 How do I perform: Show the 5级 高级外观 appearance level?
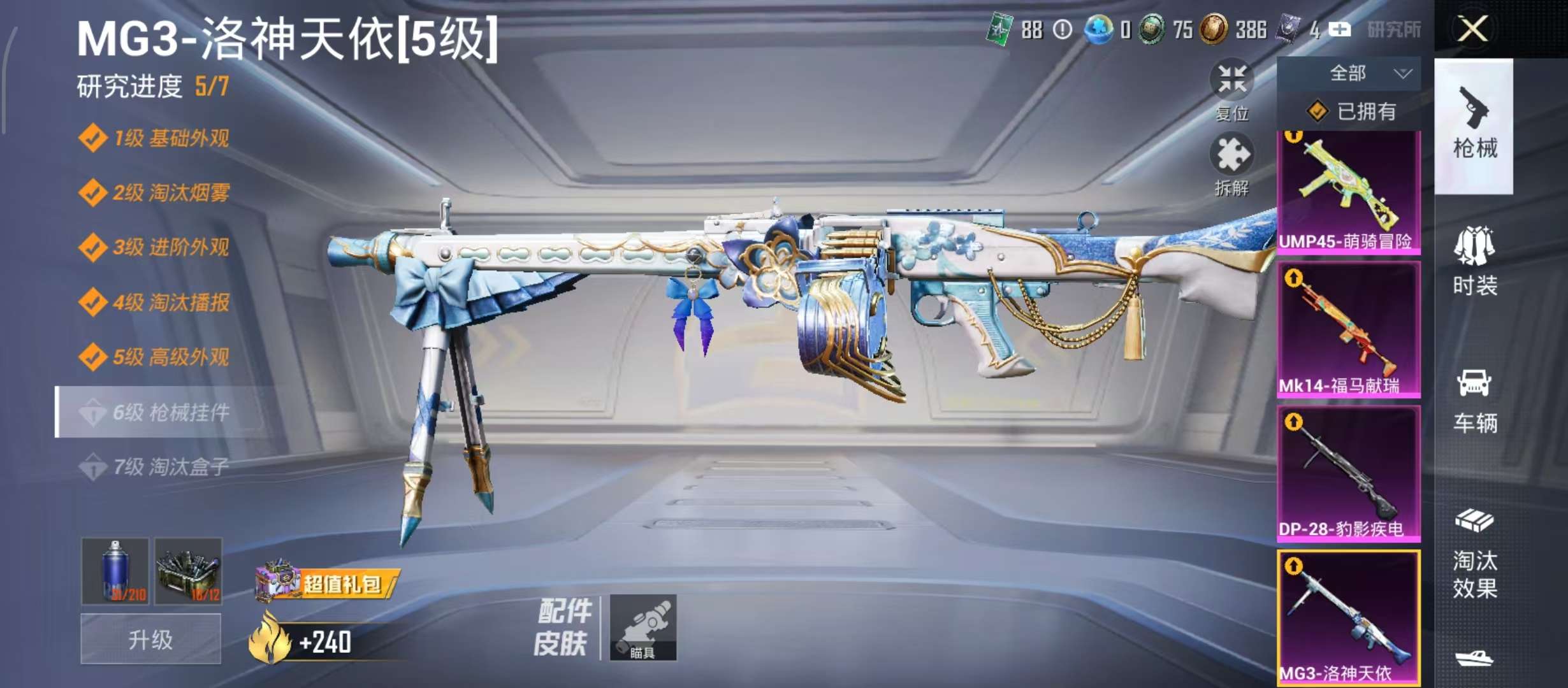click(171, 357)
